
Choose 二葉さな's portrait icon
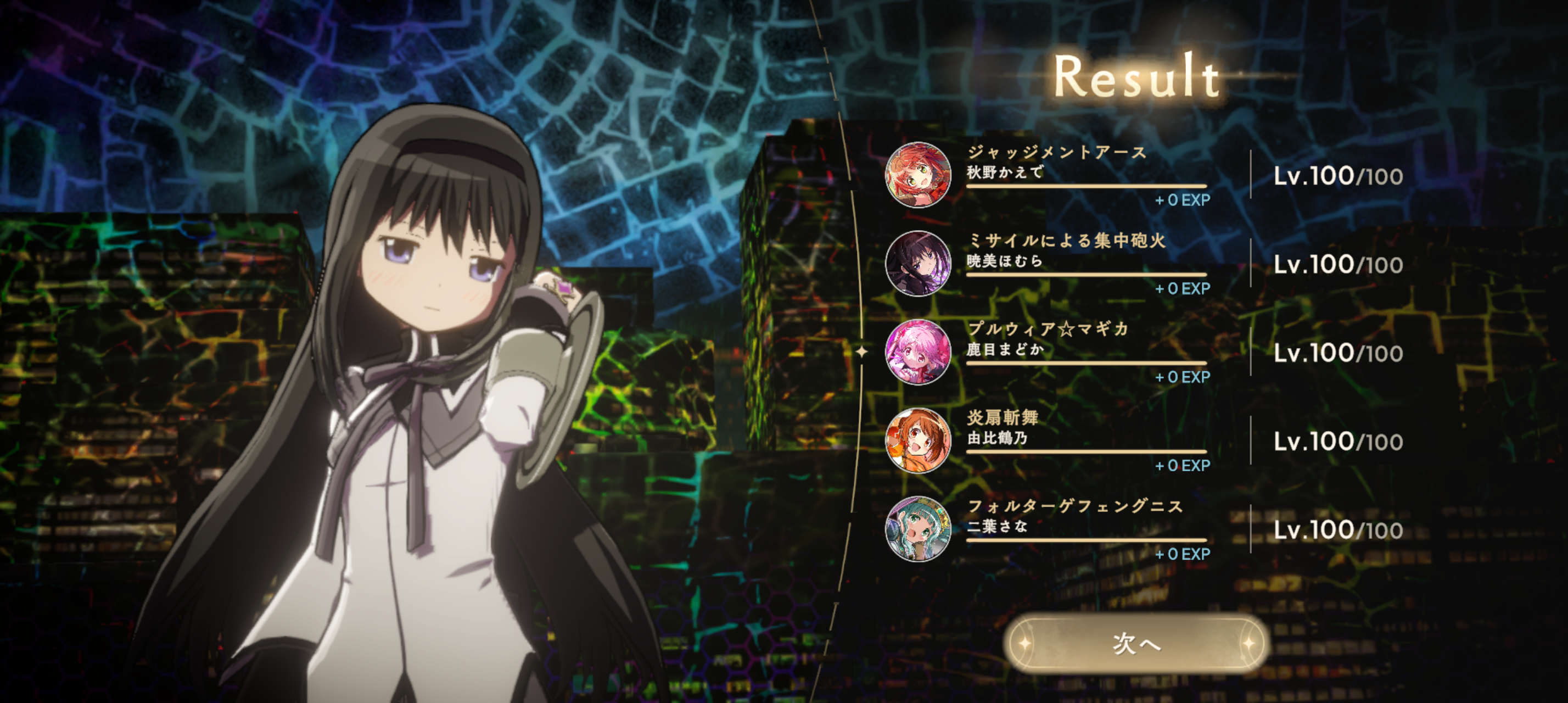918,529
